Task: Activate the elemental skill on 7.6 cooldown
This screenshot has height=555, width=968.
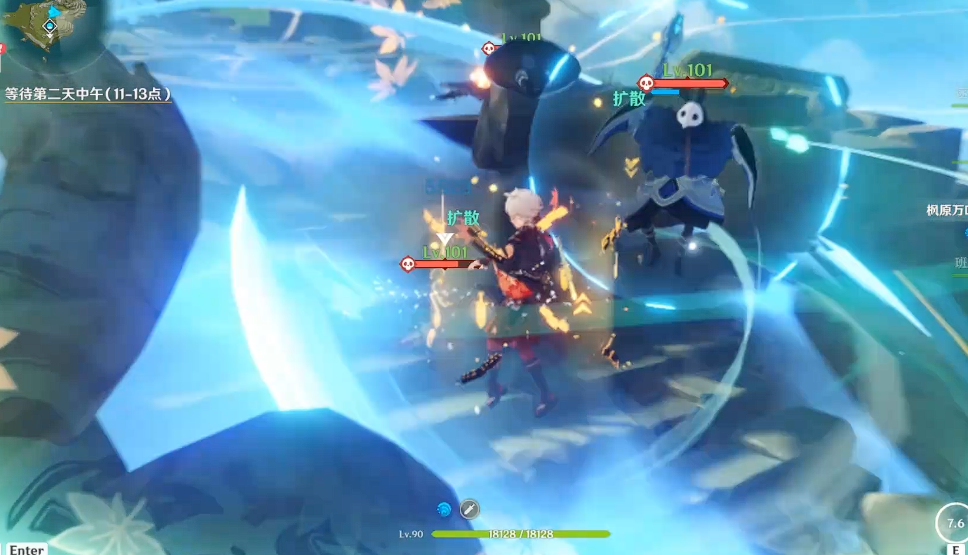Action: (x=953, y=523)
